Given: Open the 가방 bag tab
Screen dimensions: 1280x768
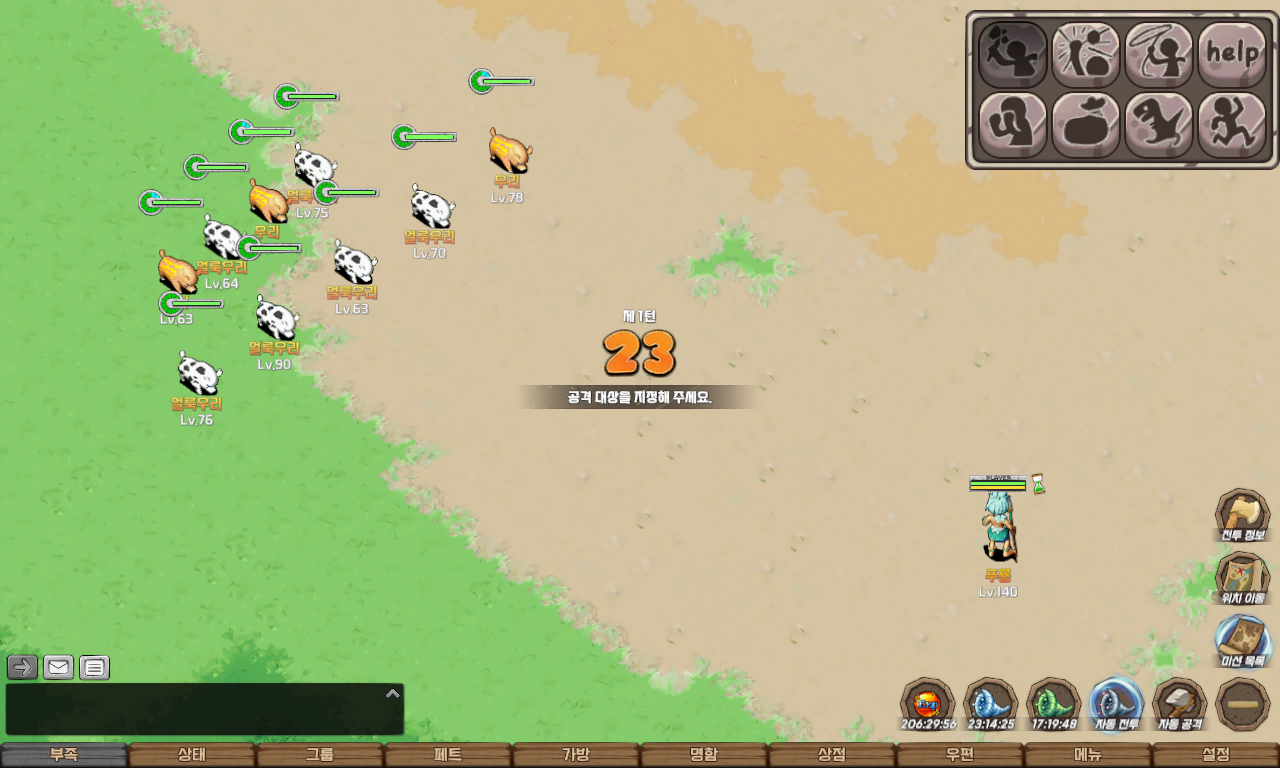Looking at the screenshot, I should coord(576,755).
